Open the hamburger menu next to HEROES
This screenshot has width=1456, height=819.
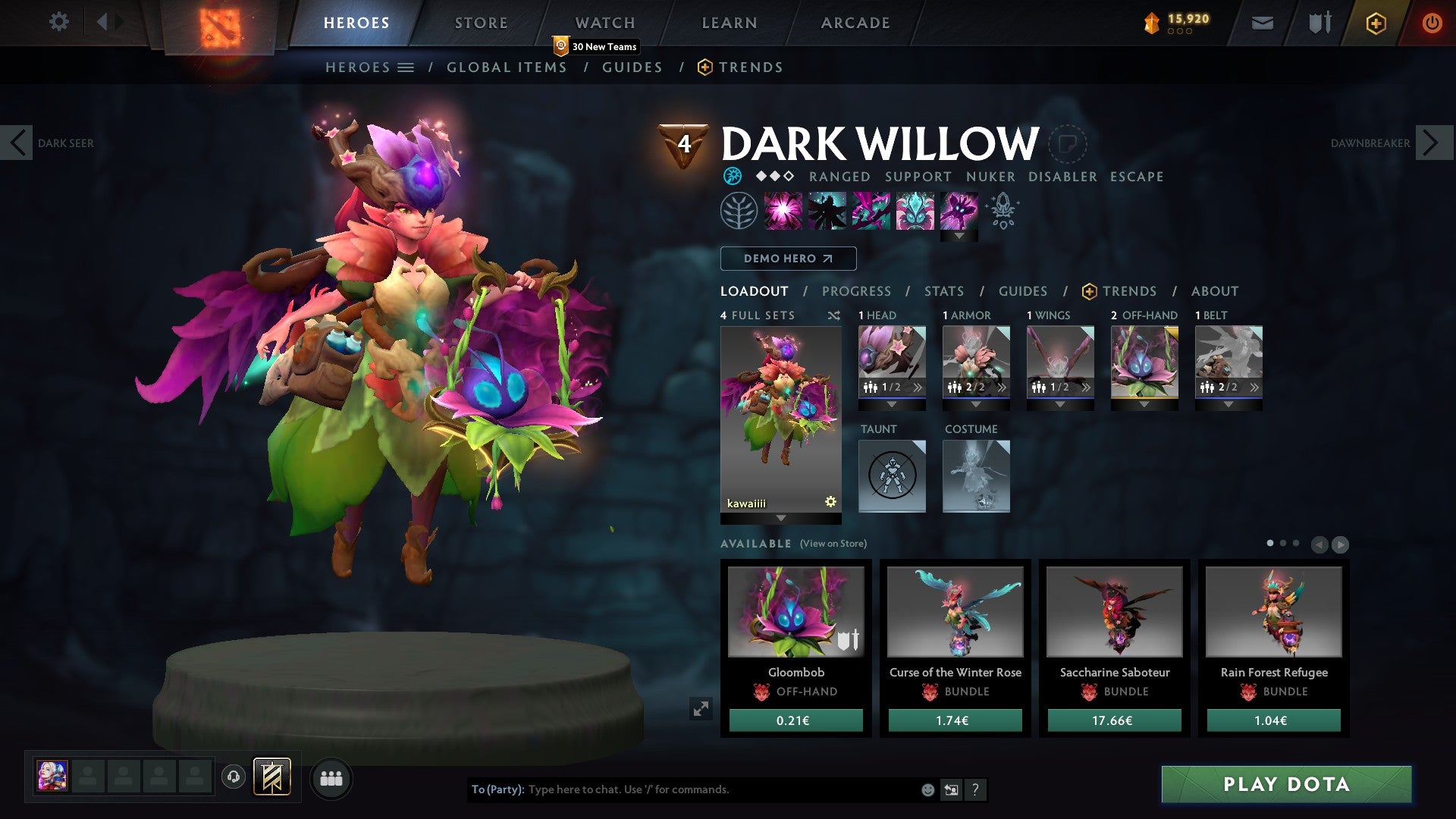tap(407, 67)
